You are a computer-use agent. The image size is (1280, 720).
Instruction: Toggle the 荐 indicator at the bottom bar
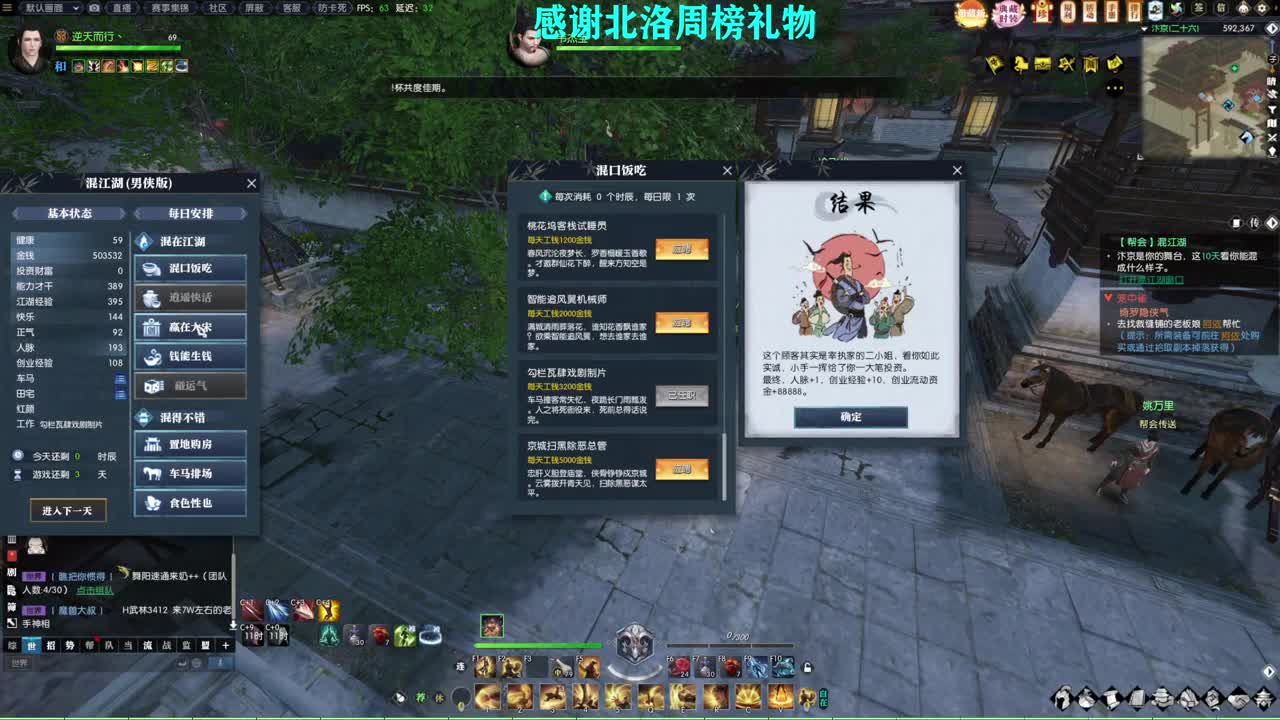tap(420, 697)
